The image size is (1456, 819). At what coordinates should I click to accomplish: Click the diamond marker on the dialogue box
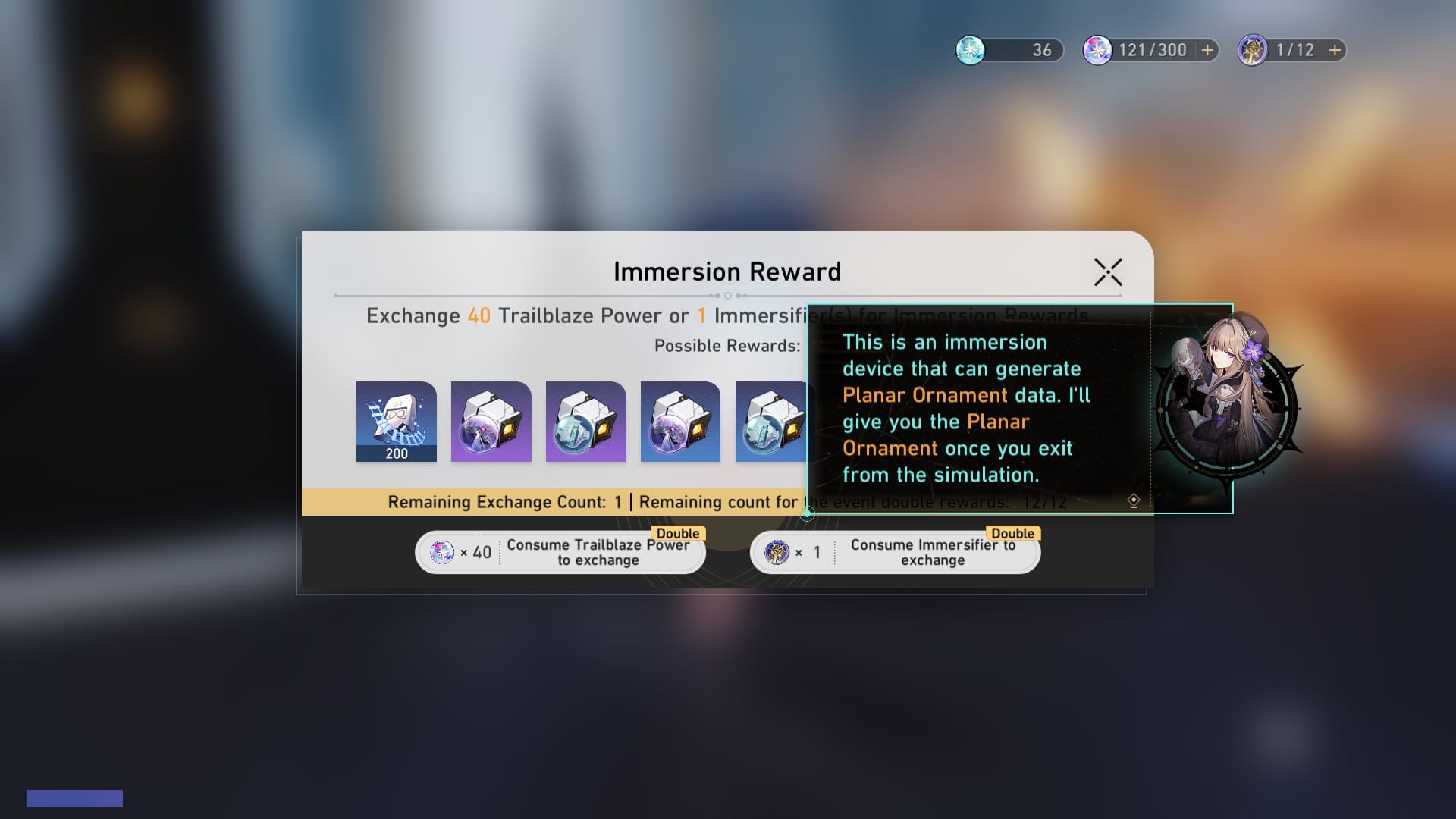click(1133, 499)
